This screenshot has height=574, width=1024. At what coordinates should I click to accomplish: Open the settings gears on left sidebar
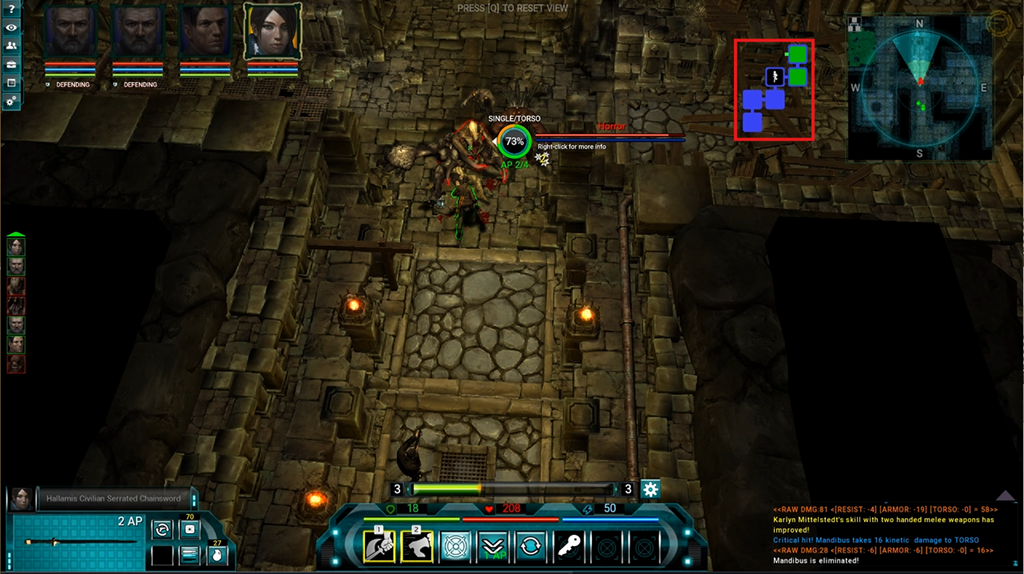11,101
